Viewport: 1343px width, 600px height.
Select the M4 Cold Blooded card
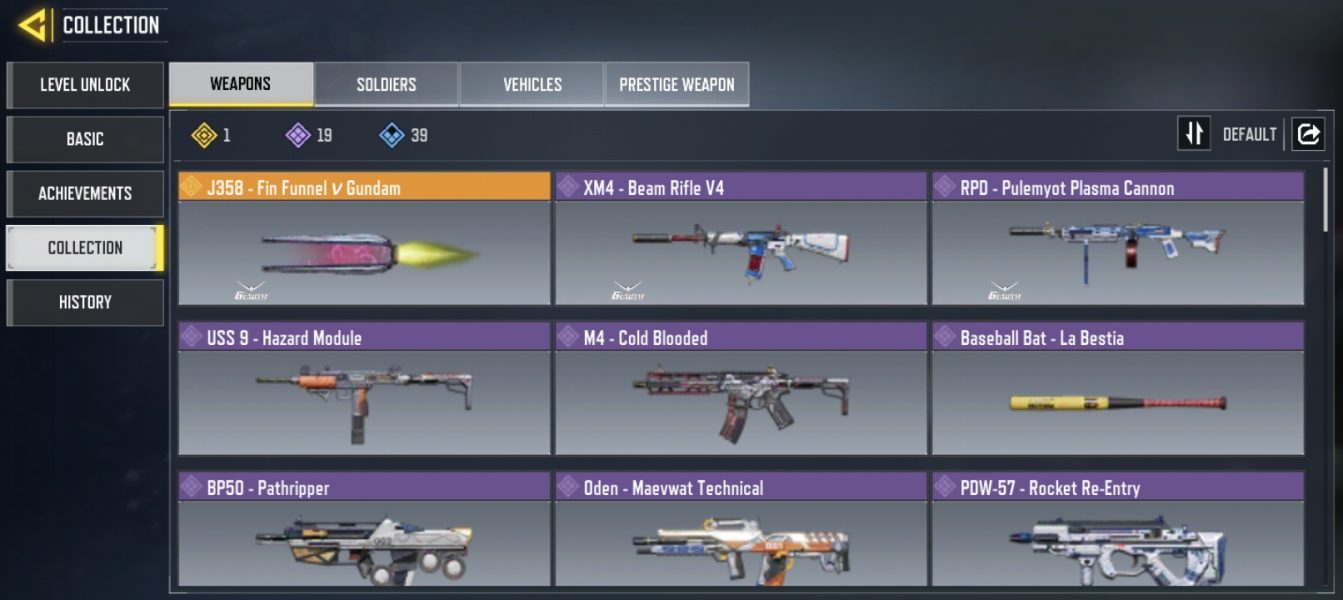point(741,389)
